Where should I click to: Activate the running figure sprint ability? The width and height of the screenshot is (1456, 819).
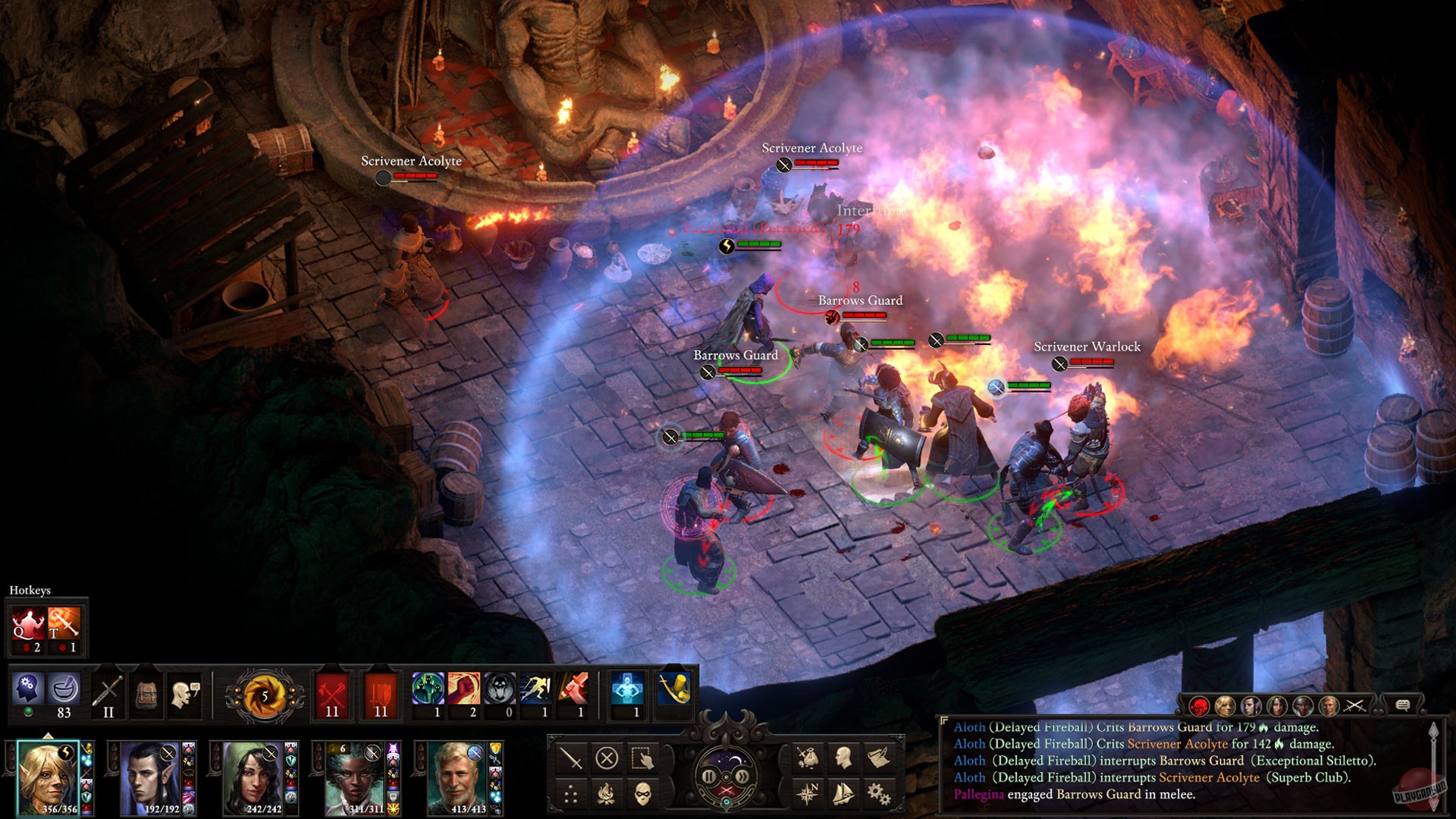pyautogui.click(x=535, y=689)
